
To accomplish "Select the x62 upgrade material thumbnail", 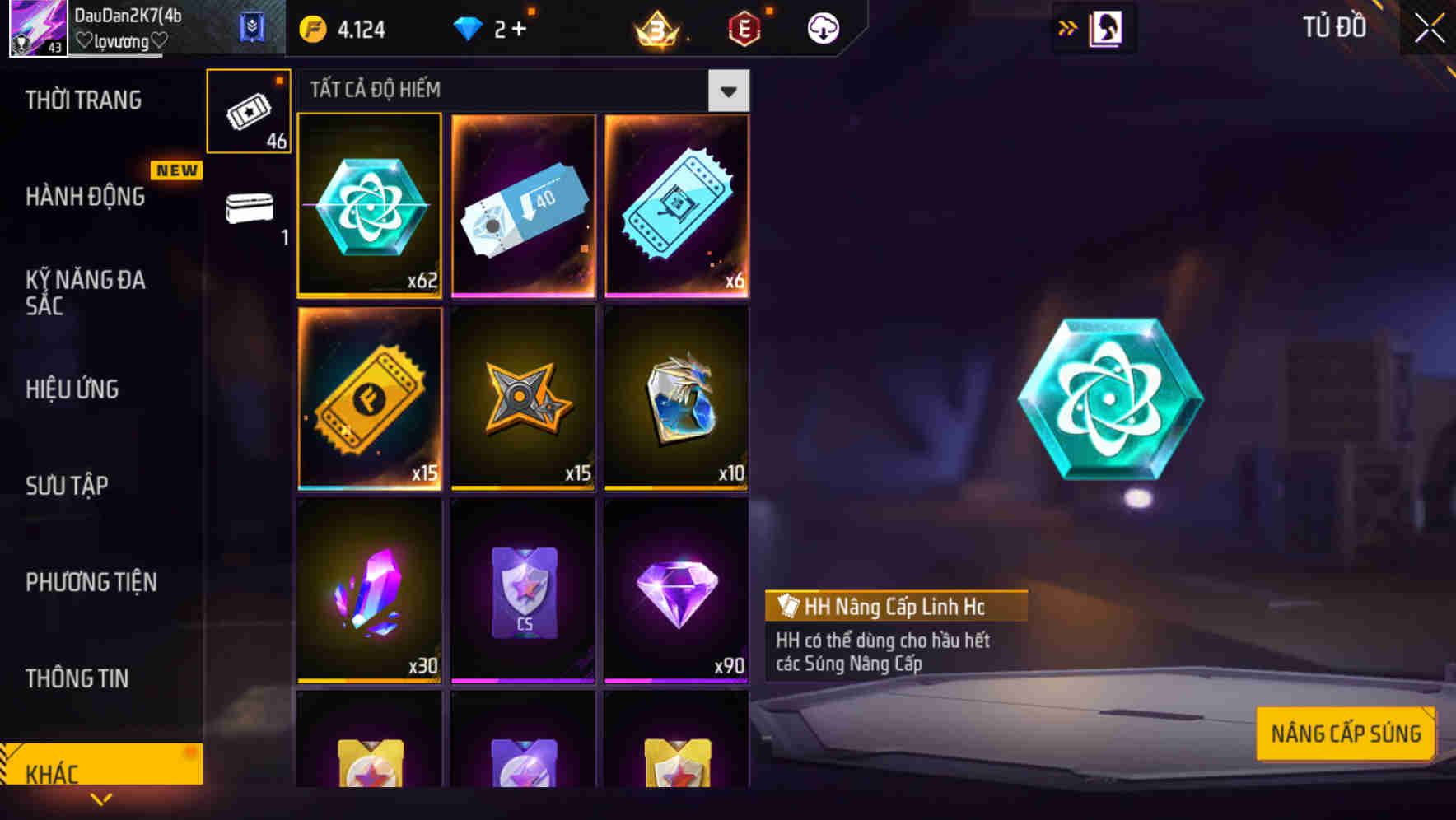I will click(x=369, y=206).
